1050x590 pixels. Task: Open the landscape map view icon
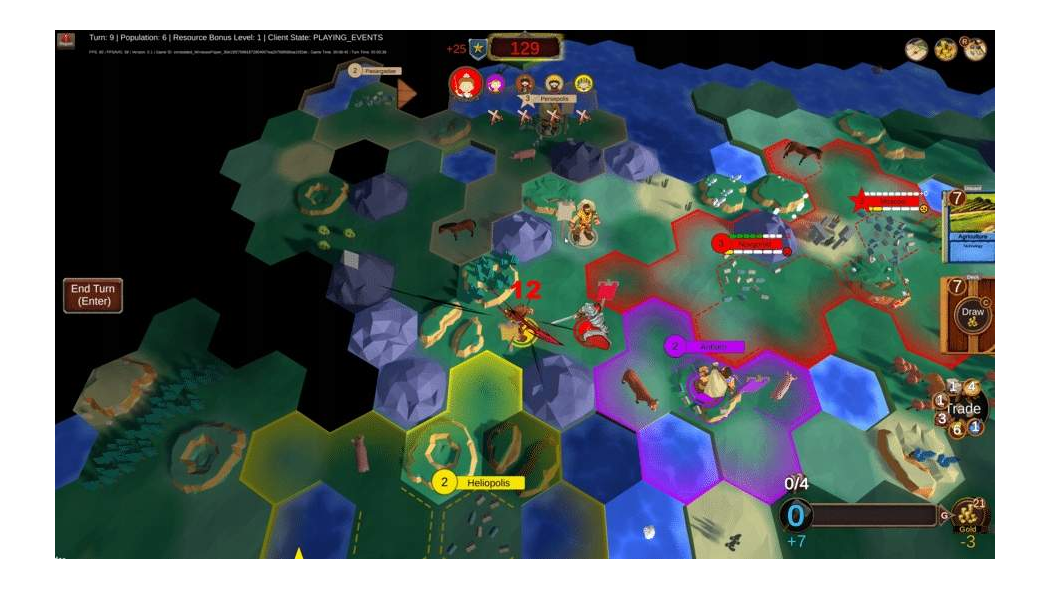click(x=917, y=49)
